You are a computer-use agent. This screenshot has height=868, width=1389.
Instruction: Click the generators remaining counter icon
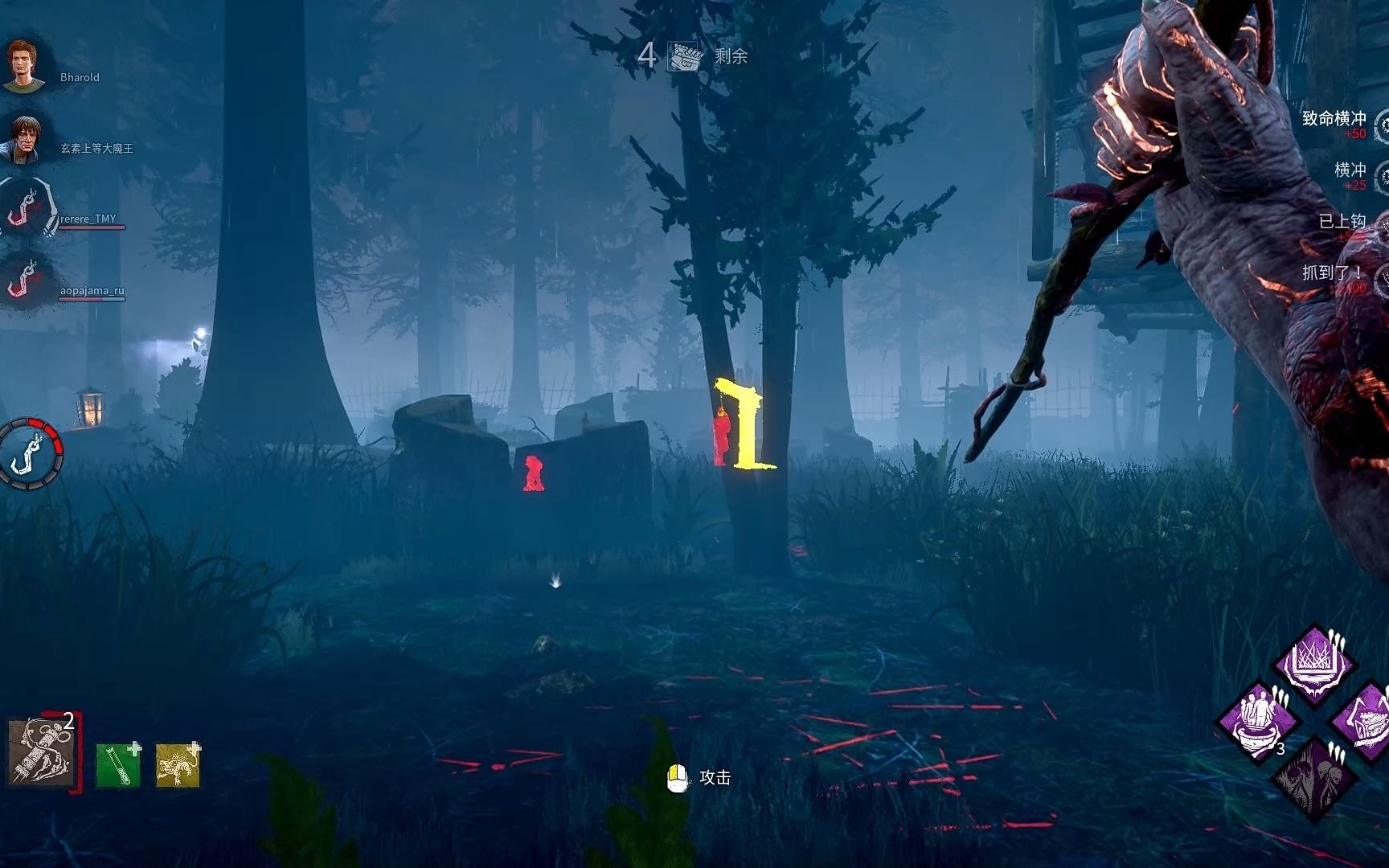(686, 56)
